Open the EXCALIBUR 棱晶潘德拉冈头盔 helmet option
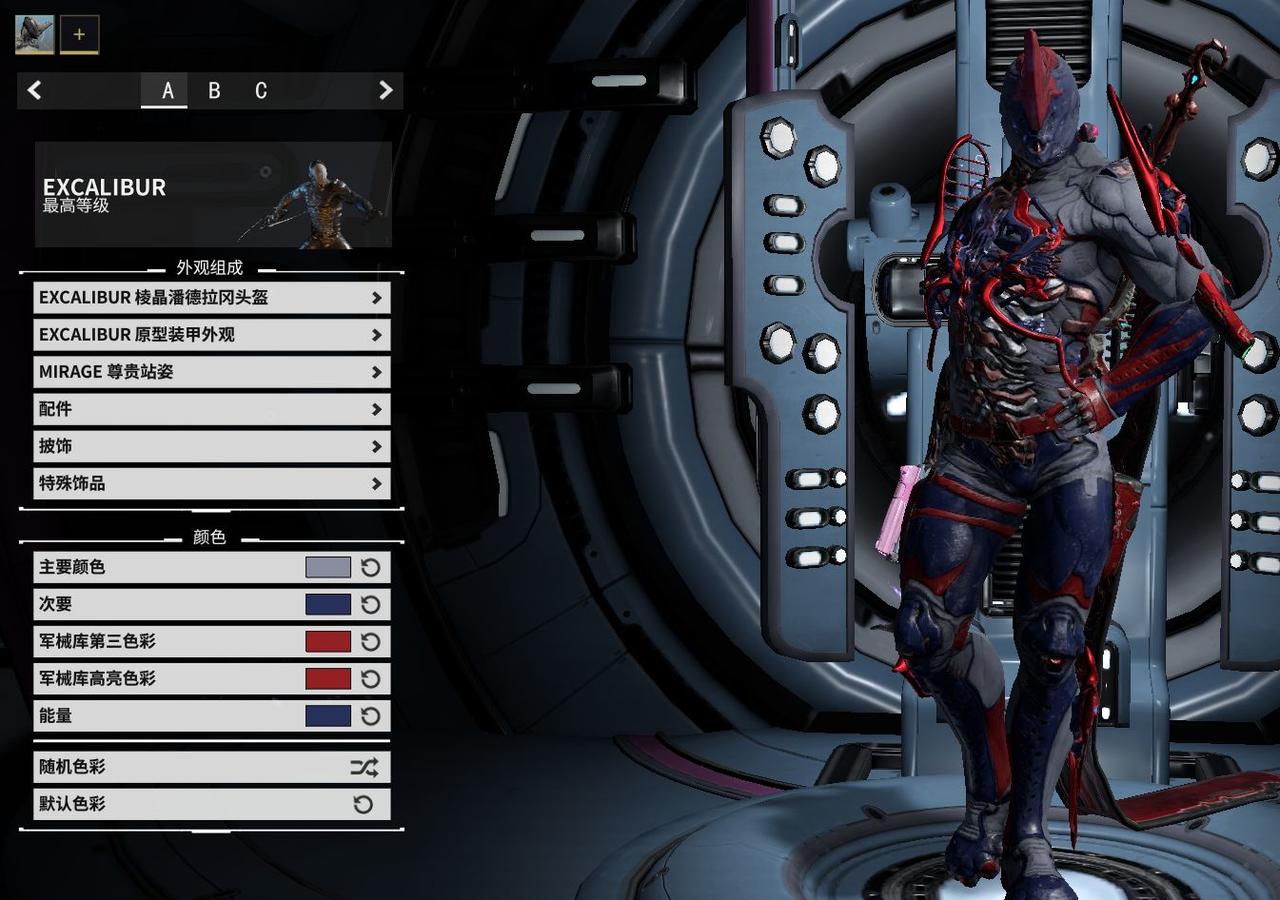 tap(211, 298)
